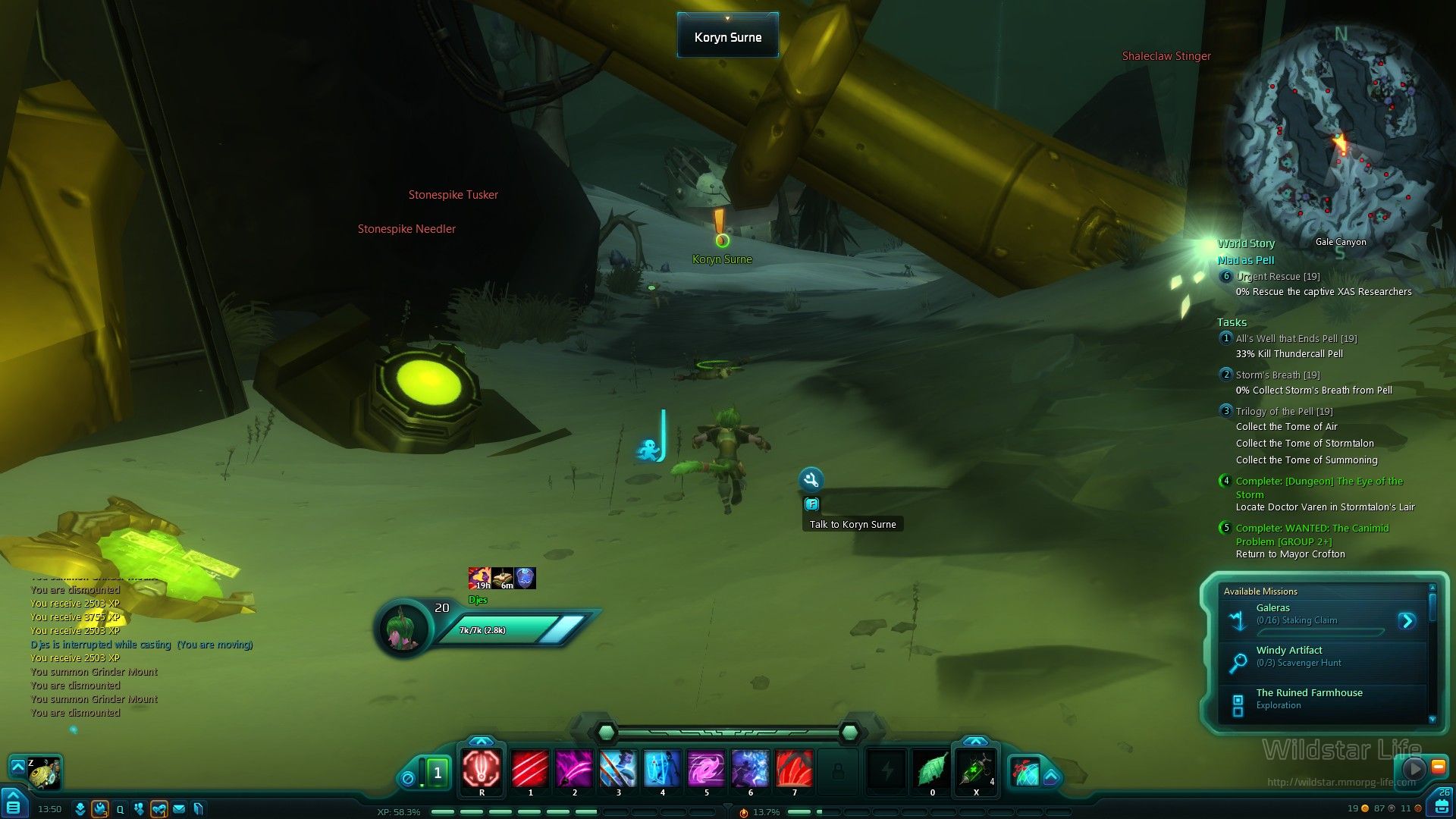Click the Koryn Surne target nameplate
Screen dimensions: 1456x819
pyautogui.click(x=728, y=37)
